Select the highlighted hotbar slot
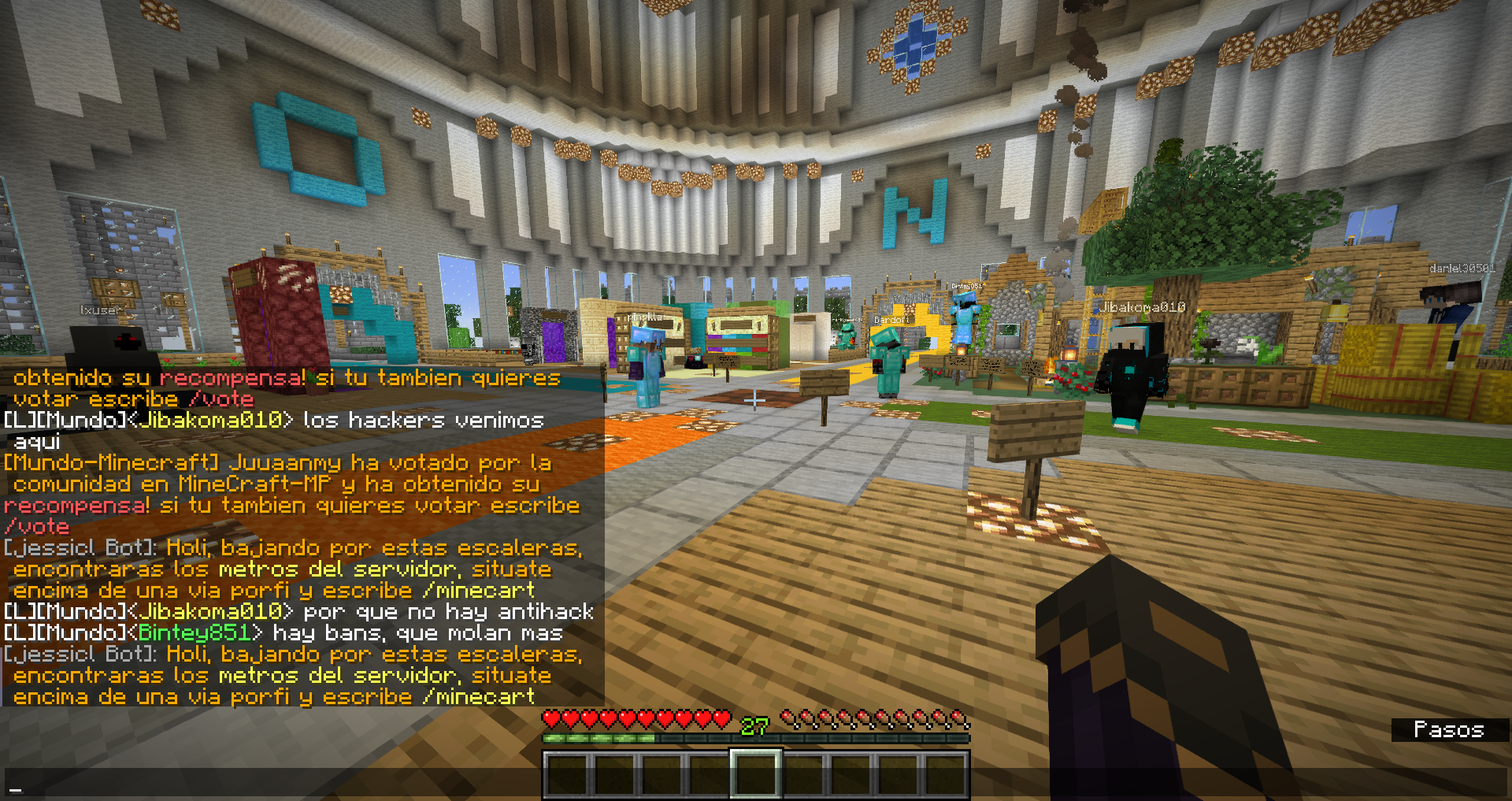Image resolution: width=1512 pixels, height=801 pixels. (756, 773)
